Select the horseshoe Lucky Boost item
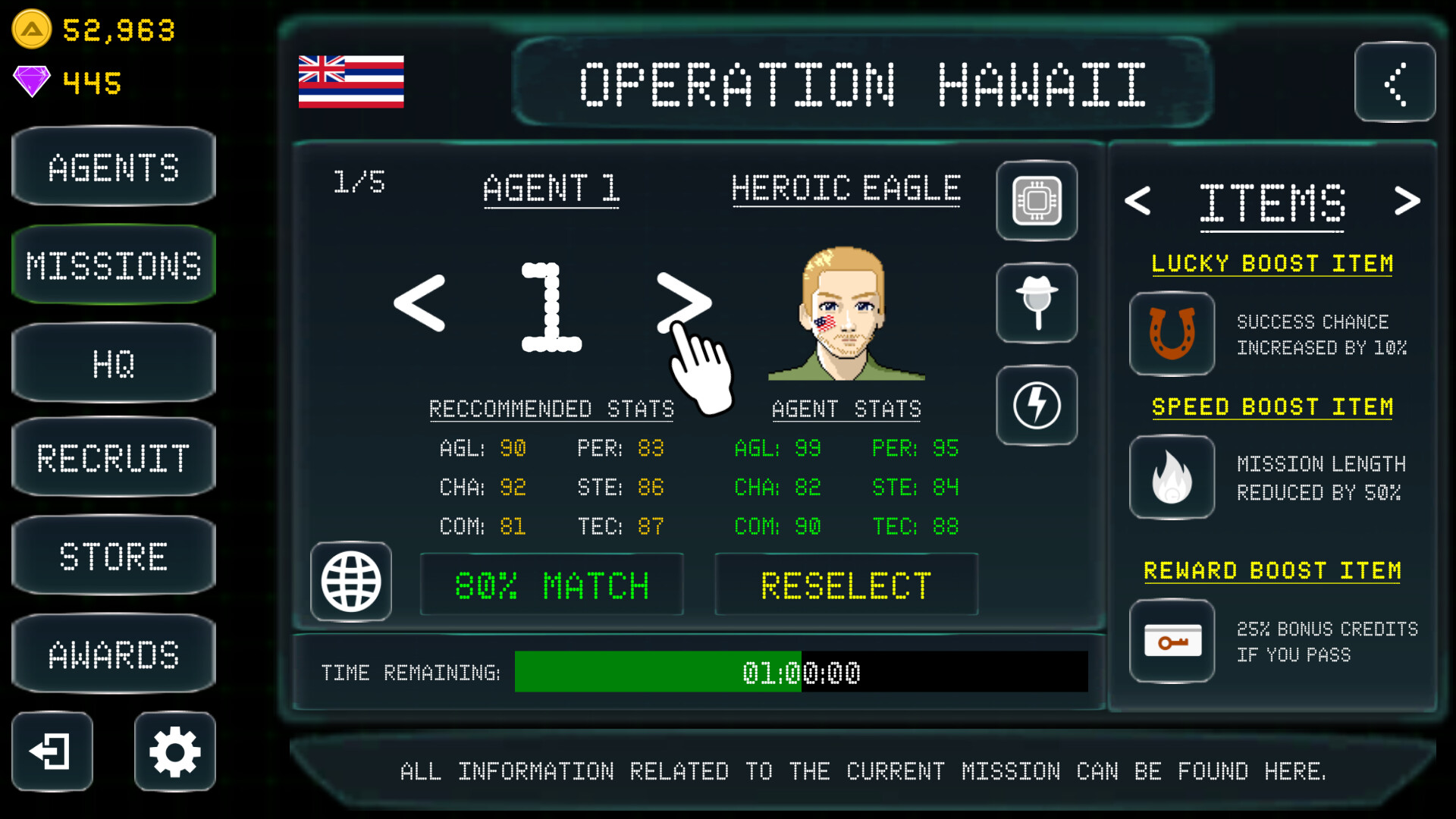 (1172, 334)
